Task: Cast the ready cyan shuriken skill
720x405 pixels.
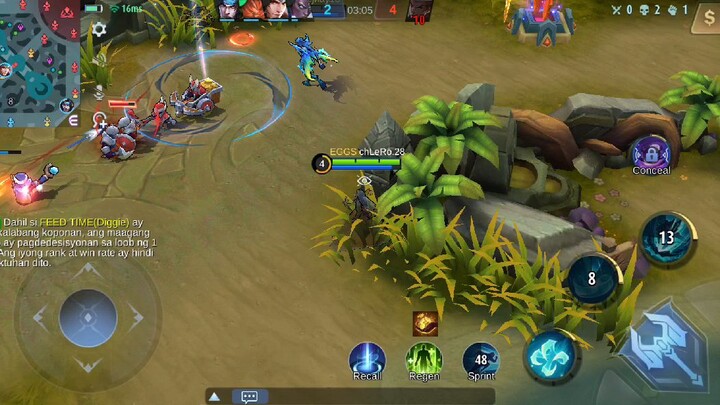Action: click(x=550, y=355)
